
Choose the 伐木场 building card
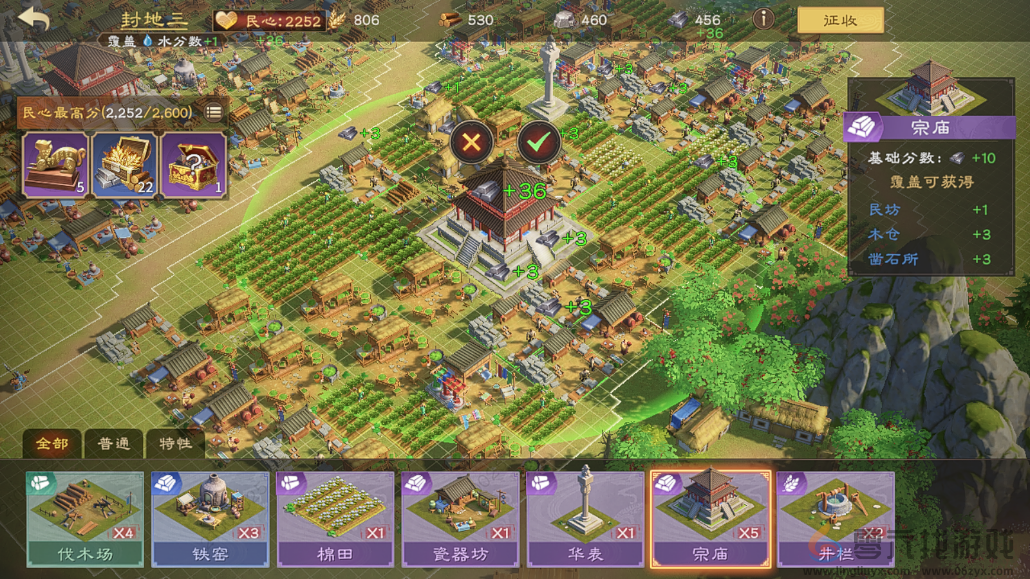point(85,519)
